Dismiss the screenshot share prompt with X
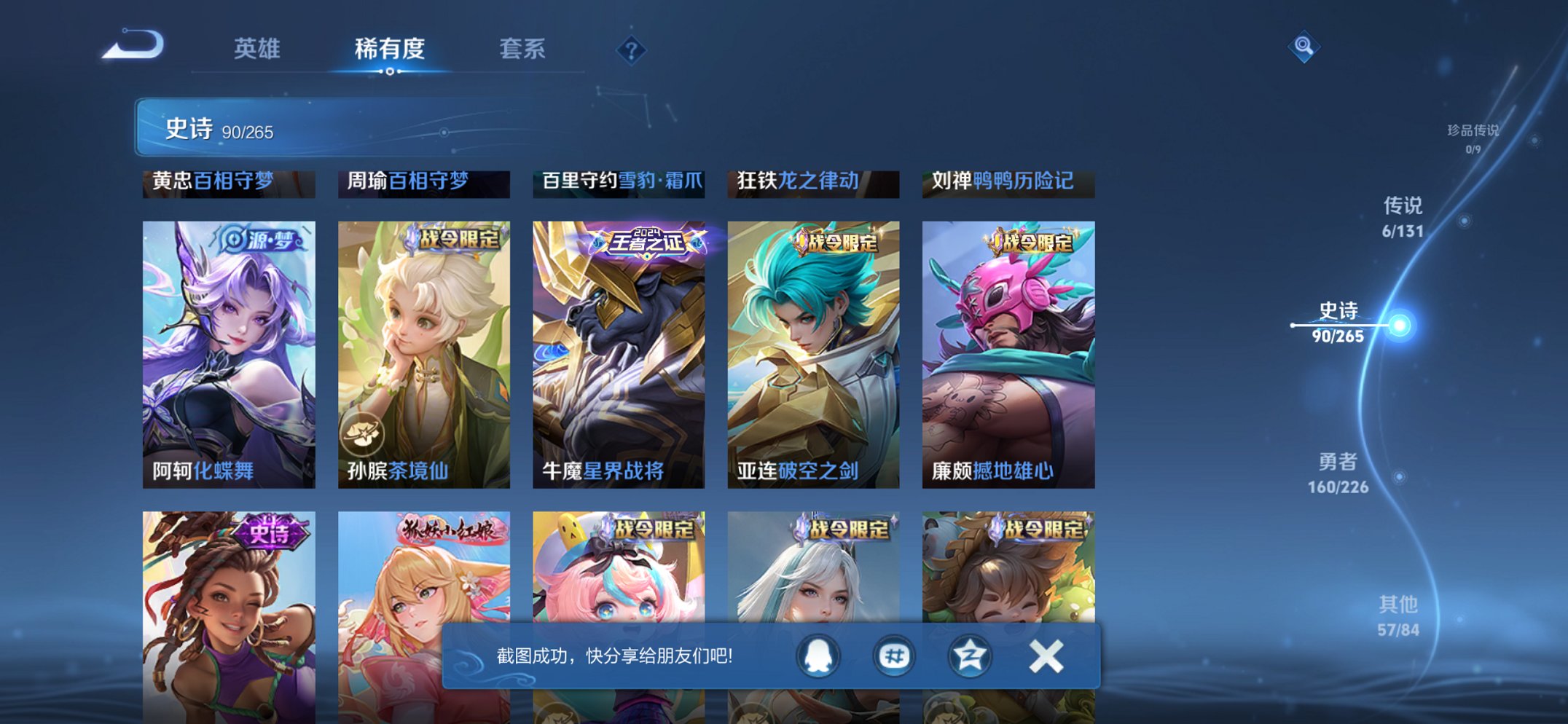1568x724 pixels. pyautogui.click(x=1046, y=656)
